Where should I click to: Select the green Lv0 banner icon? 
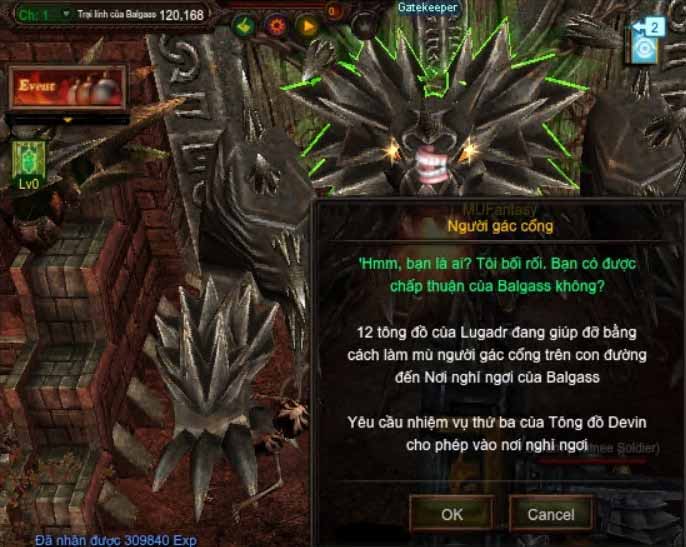pyautogui.click(x=26, y=158)
